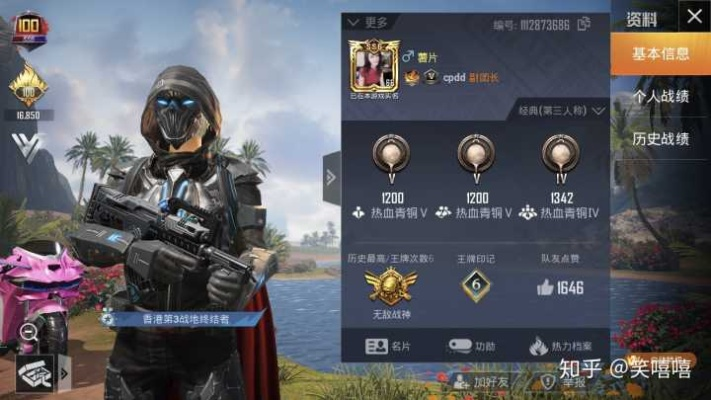Zoom the character view with magnifier icon
711x400 pixels.
28,331
